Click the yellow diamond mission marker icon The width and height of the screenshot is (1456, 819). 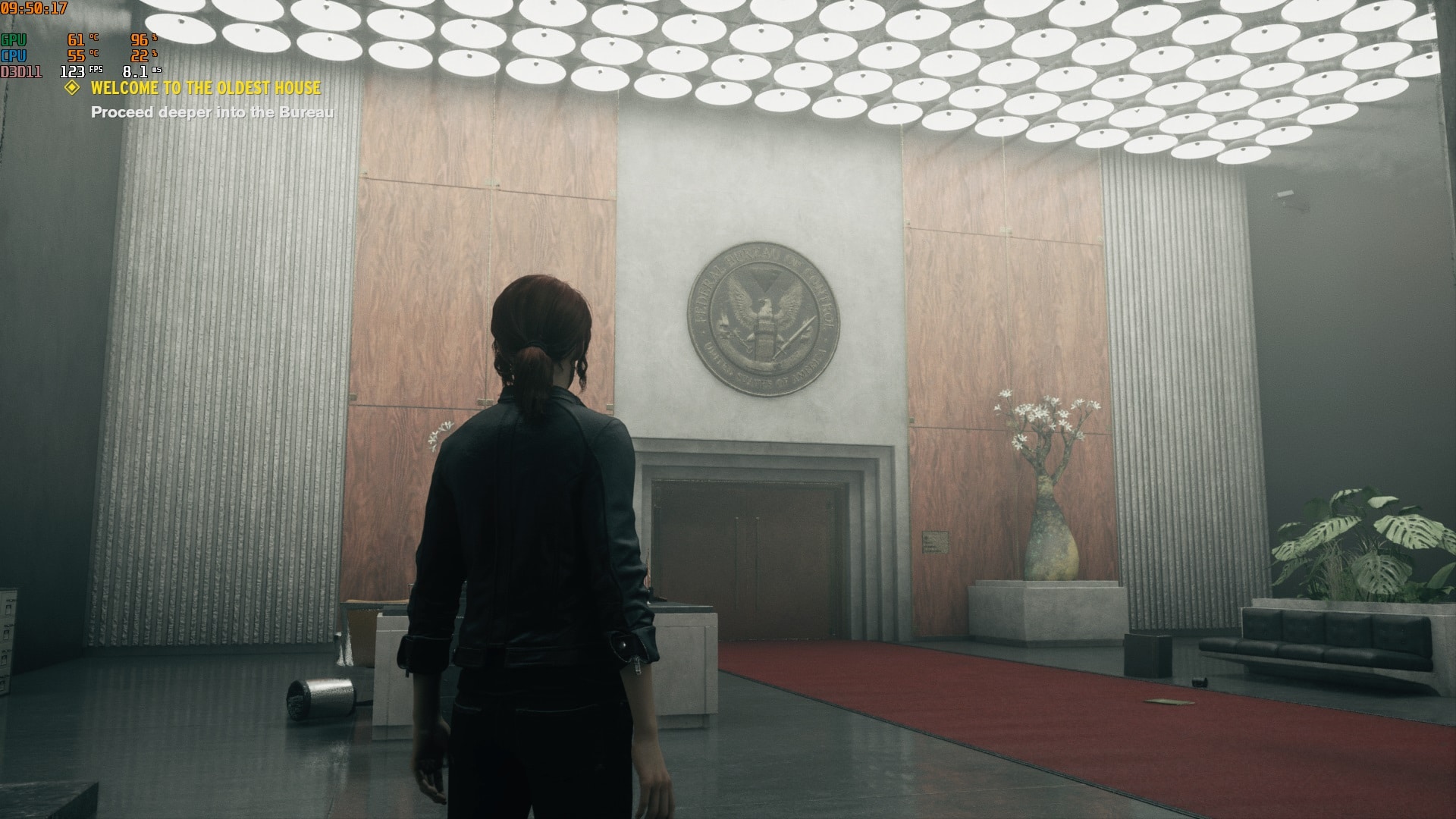click(72, 88)
